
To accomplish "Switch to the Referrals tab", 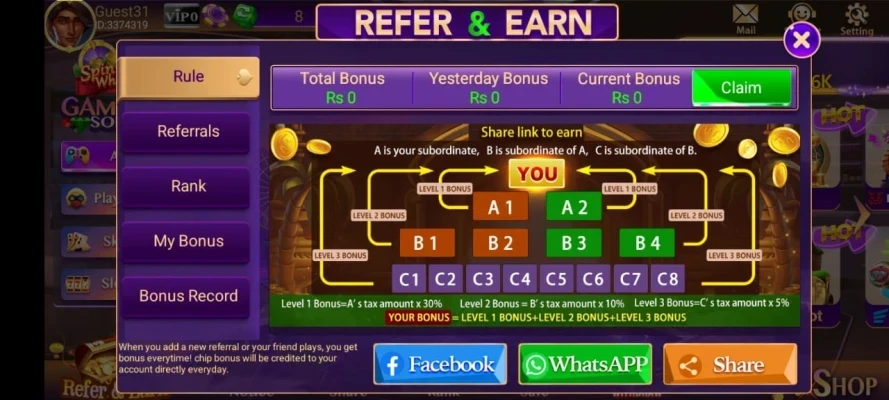I will (x=187, y=132).
